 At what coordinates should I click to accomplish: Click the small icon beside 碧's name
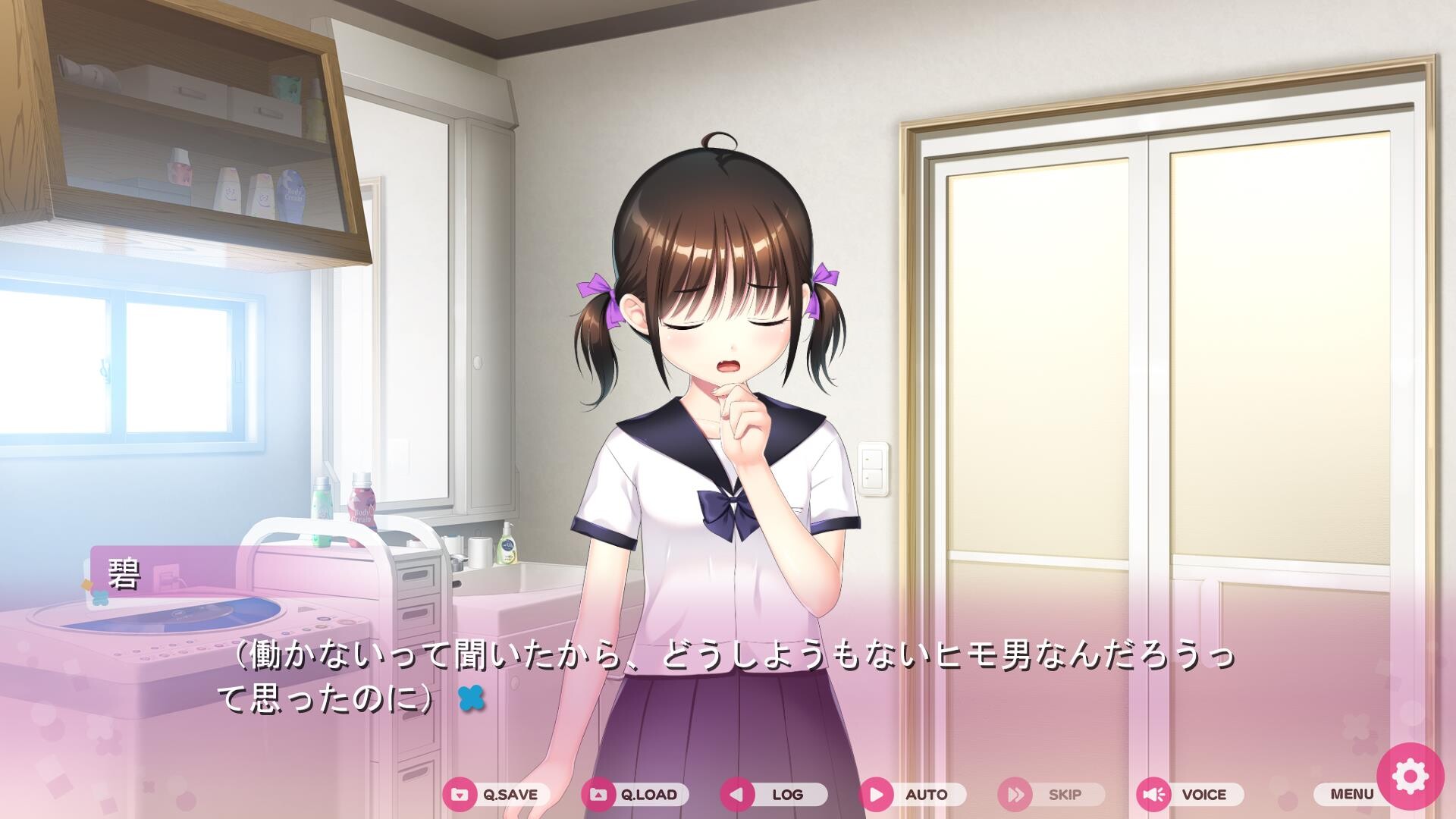(86, 583)
